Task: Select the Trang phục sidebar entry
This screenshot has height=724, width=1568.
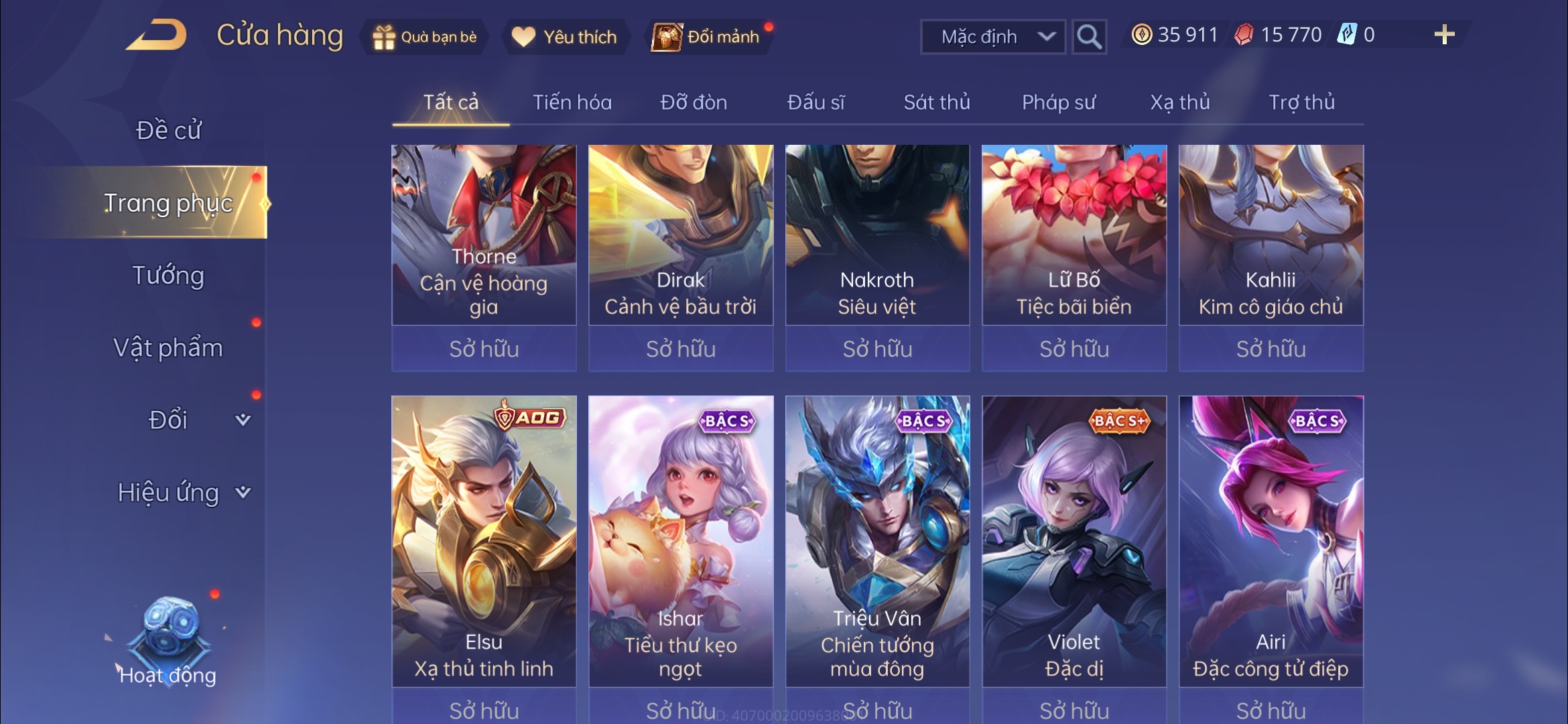Action: (x=170, y=204)
